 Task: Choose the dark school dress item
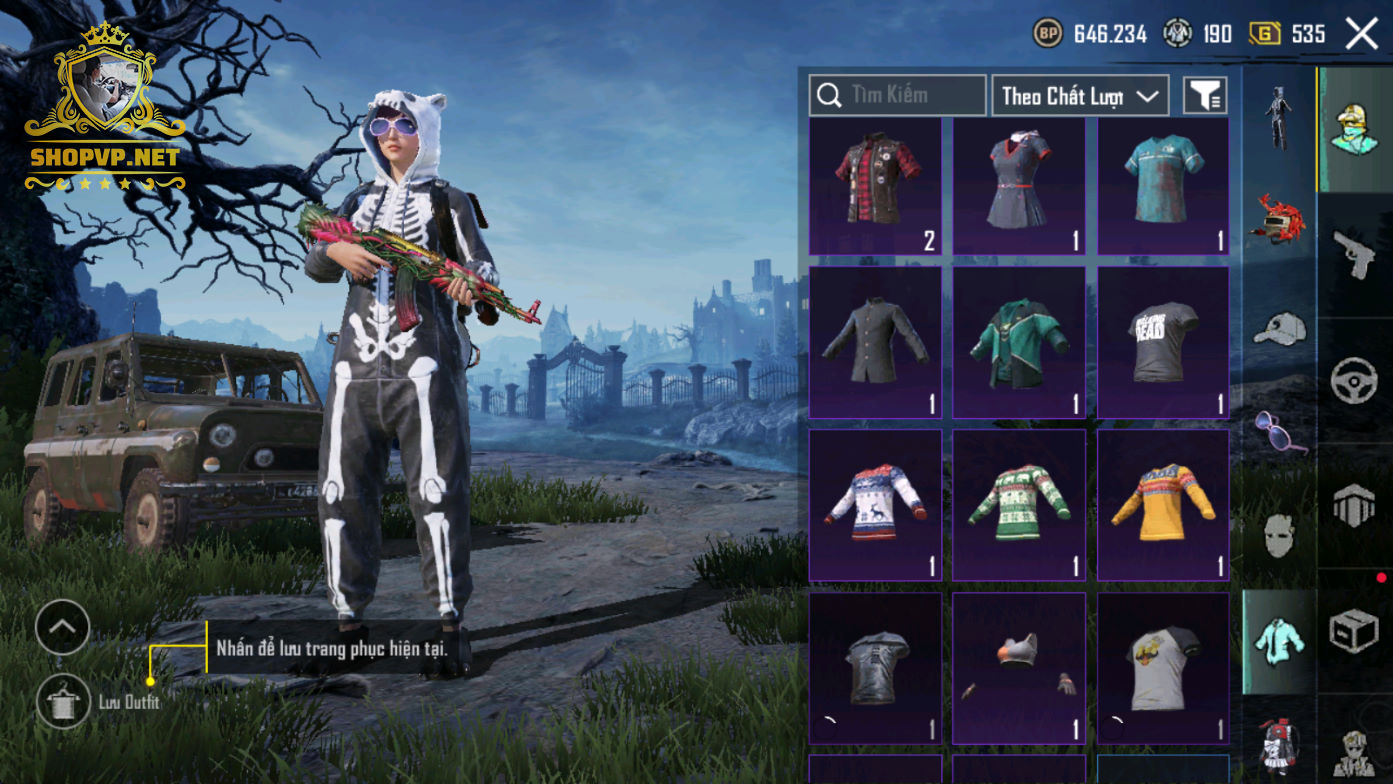pos(1018,186)
